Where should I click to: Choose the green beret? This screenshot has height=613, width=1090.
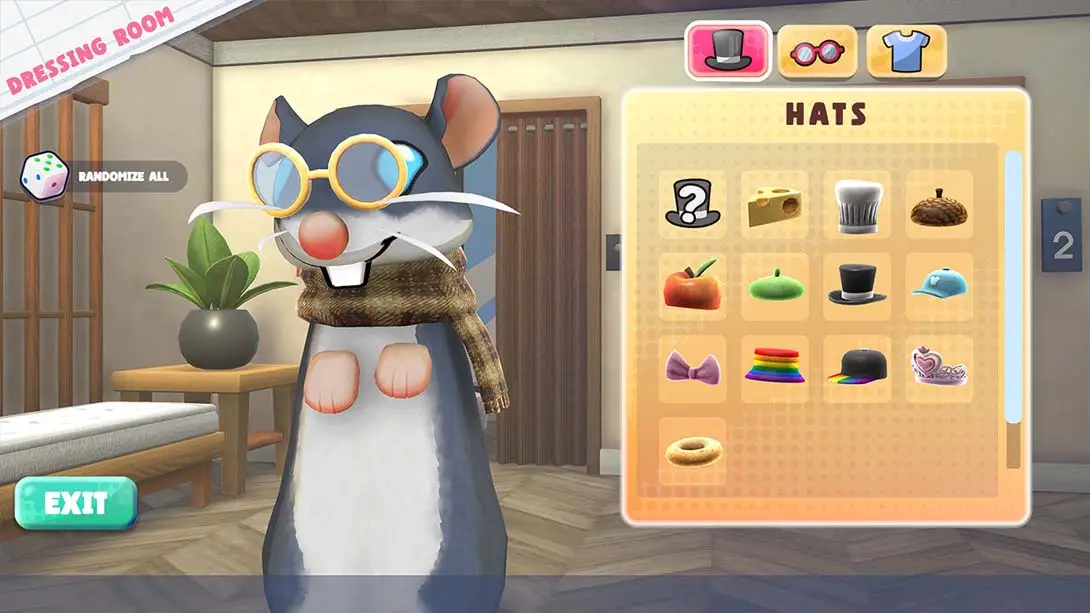click(x=775, y=286)
